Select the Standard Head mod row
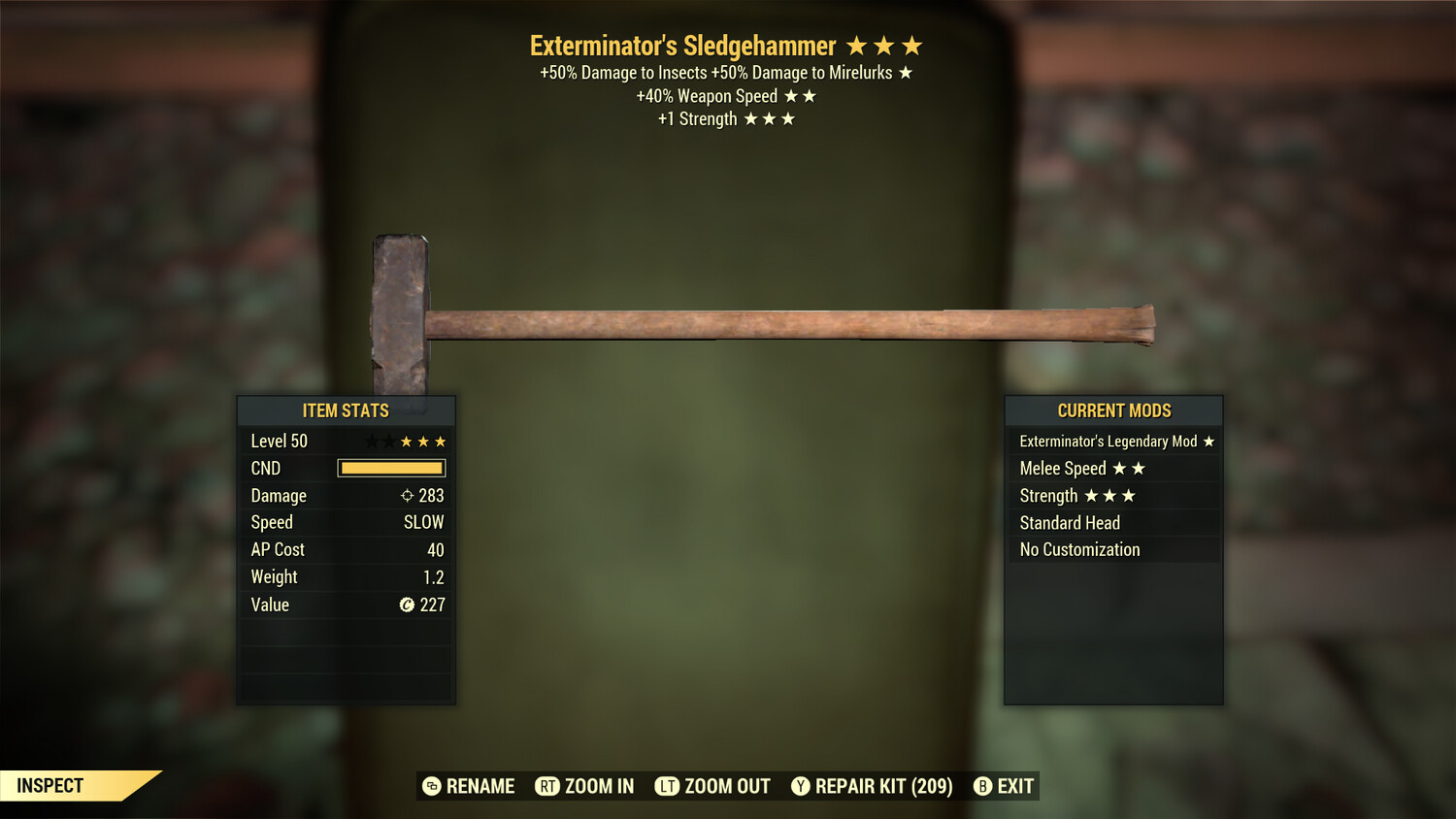Image resolution: width=1456 pixels, height=819 pixels. pos(1113,523)
